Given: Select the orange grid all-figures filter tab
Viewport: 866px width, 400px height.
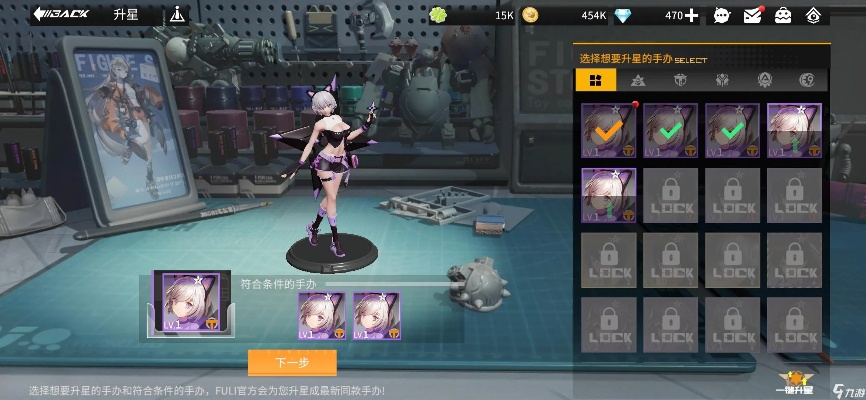Looking at the screenshot, I should 596,80.
